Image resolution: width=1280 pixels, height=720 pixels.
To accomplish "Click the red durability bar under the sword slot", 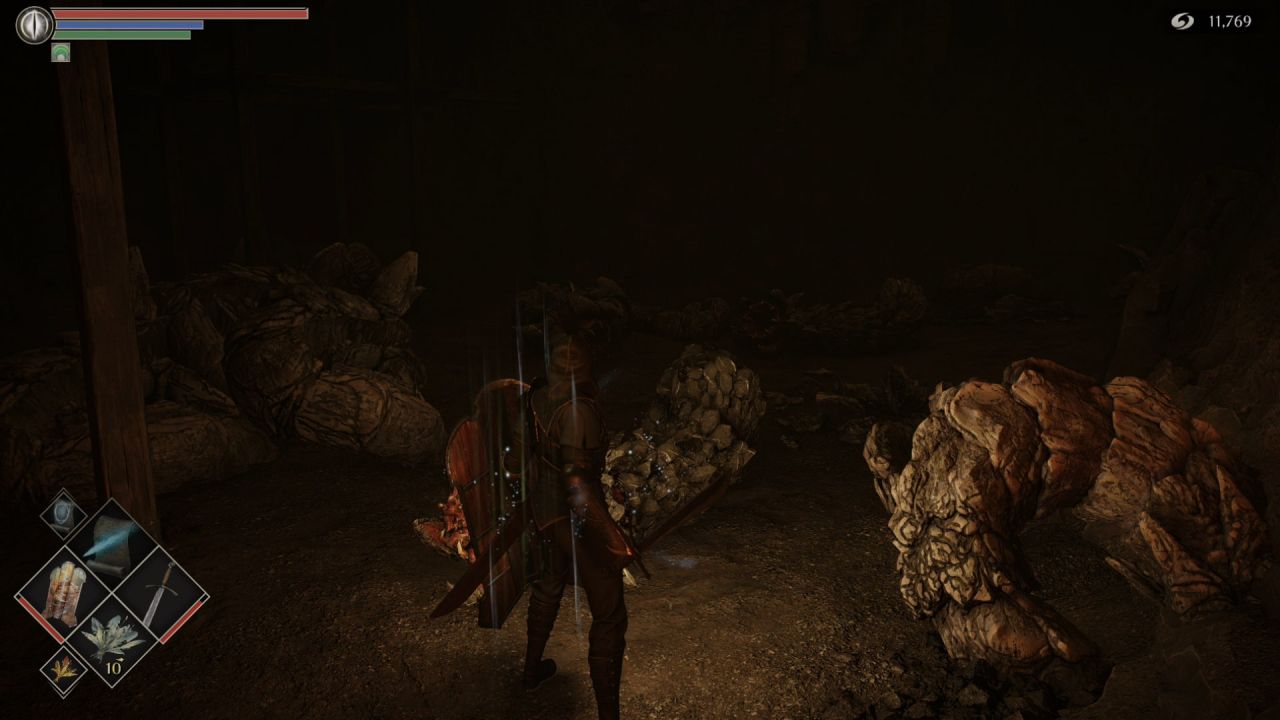I will coord(185,615).
